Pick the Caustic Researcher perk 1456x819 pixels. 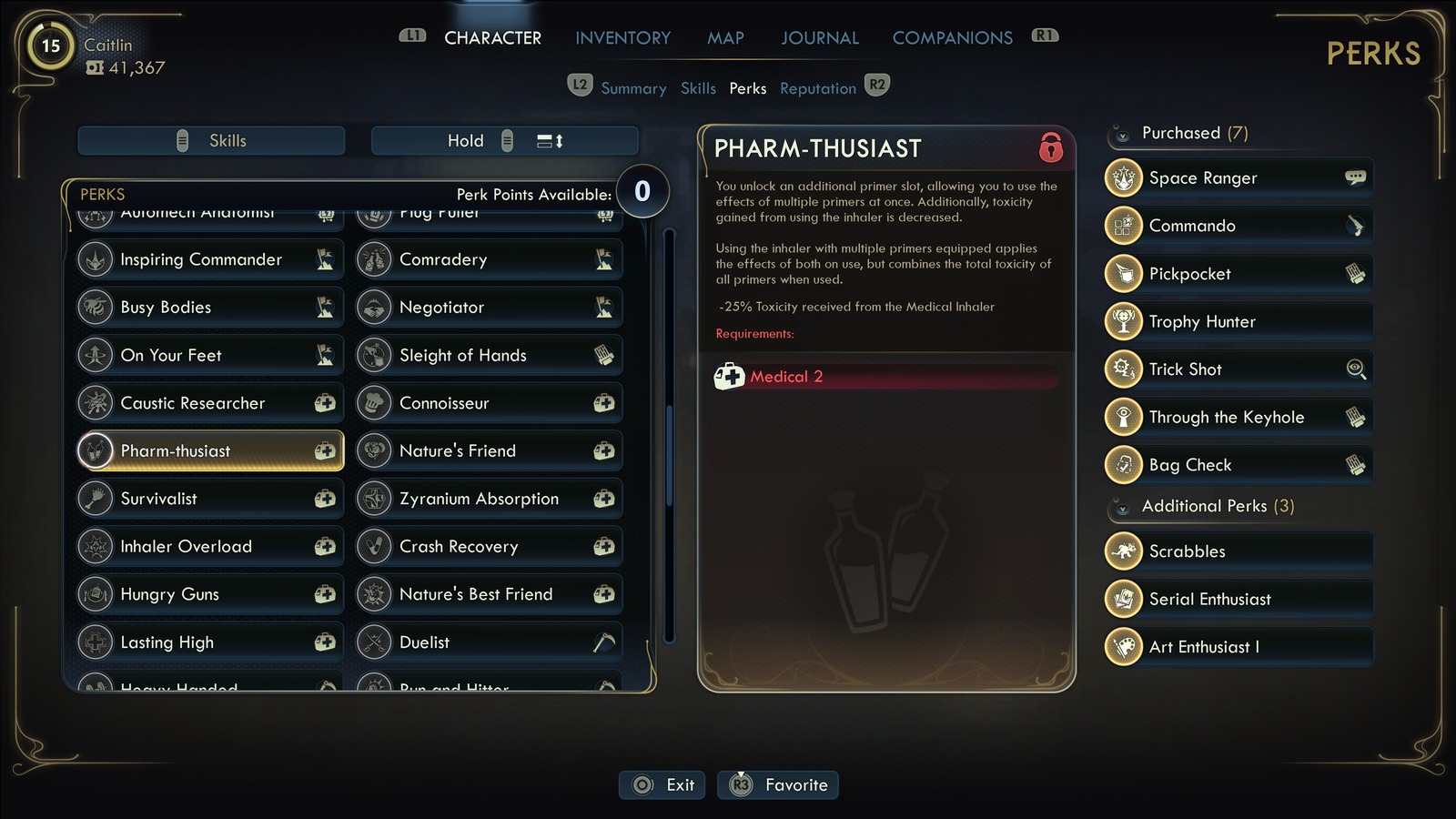(x=210, y=403)
